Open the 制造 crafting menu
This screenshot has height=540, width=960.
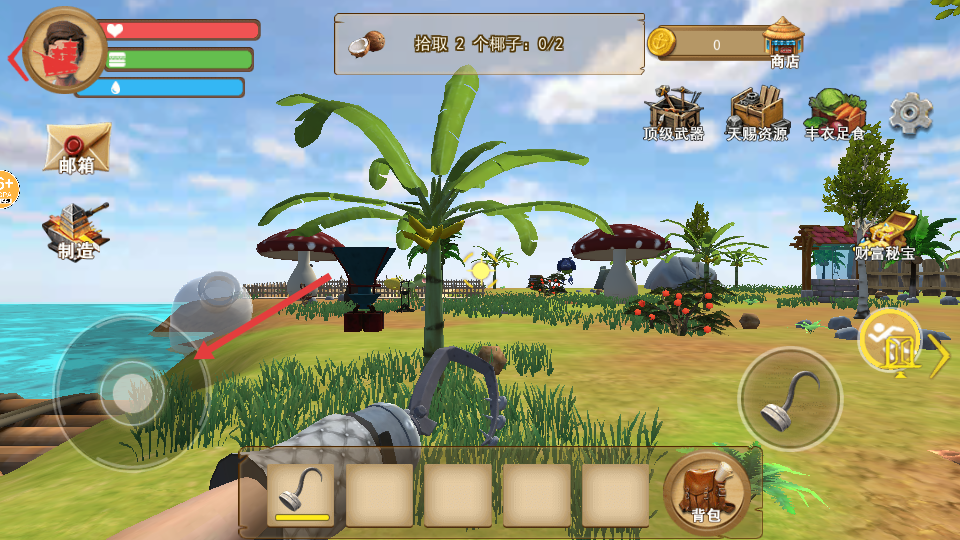(x=75, y=231)
